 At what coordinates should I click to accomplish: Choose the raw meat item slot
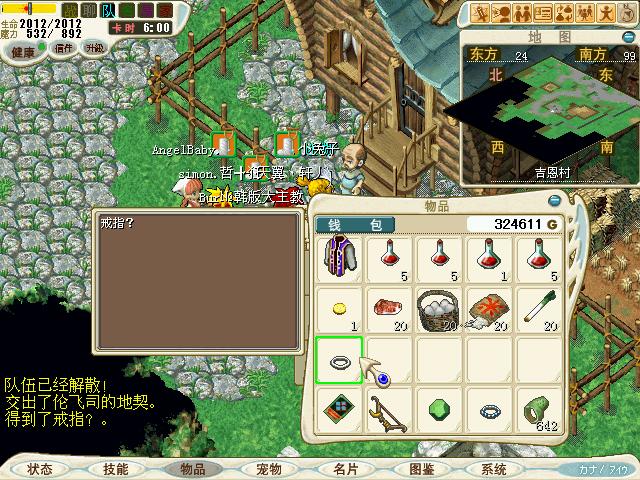click(388, 308)
